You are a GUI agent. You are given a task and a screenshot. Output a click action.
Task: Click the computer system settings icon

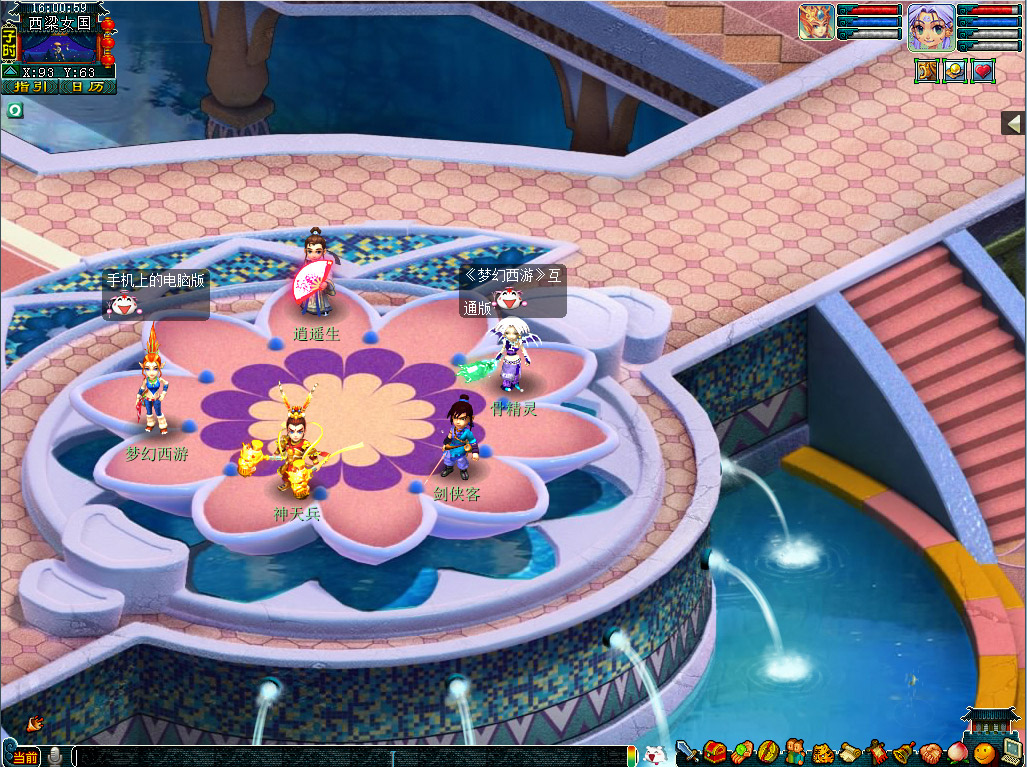pyautogui.click(x=1011, y=752)
